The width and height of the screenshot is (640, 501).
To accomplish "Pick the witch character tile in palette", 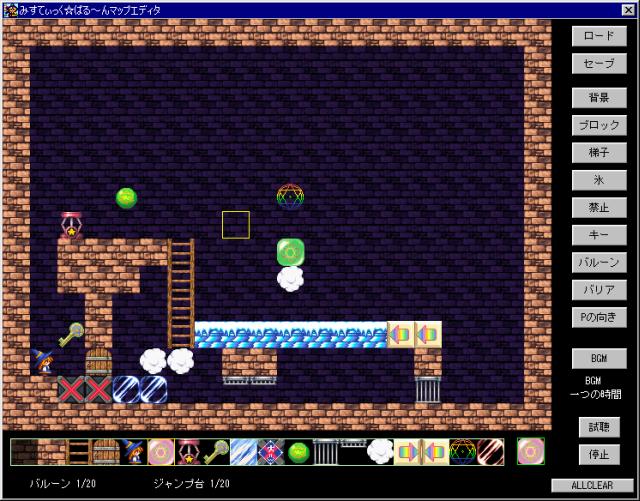I will pos(133,452).
